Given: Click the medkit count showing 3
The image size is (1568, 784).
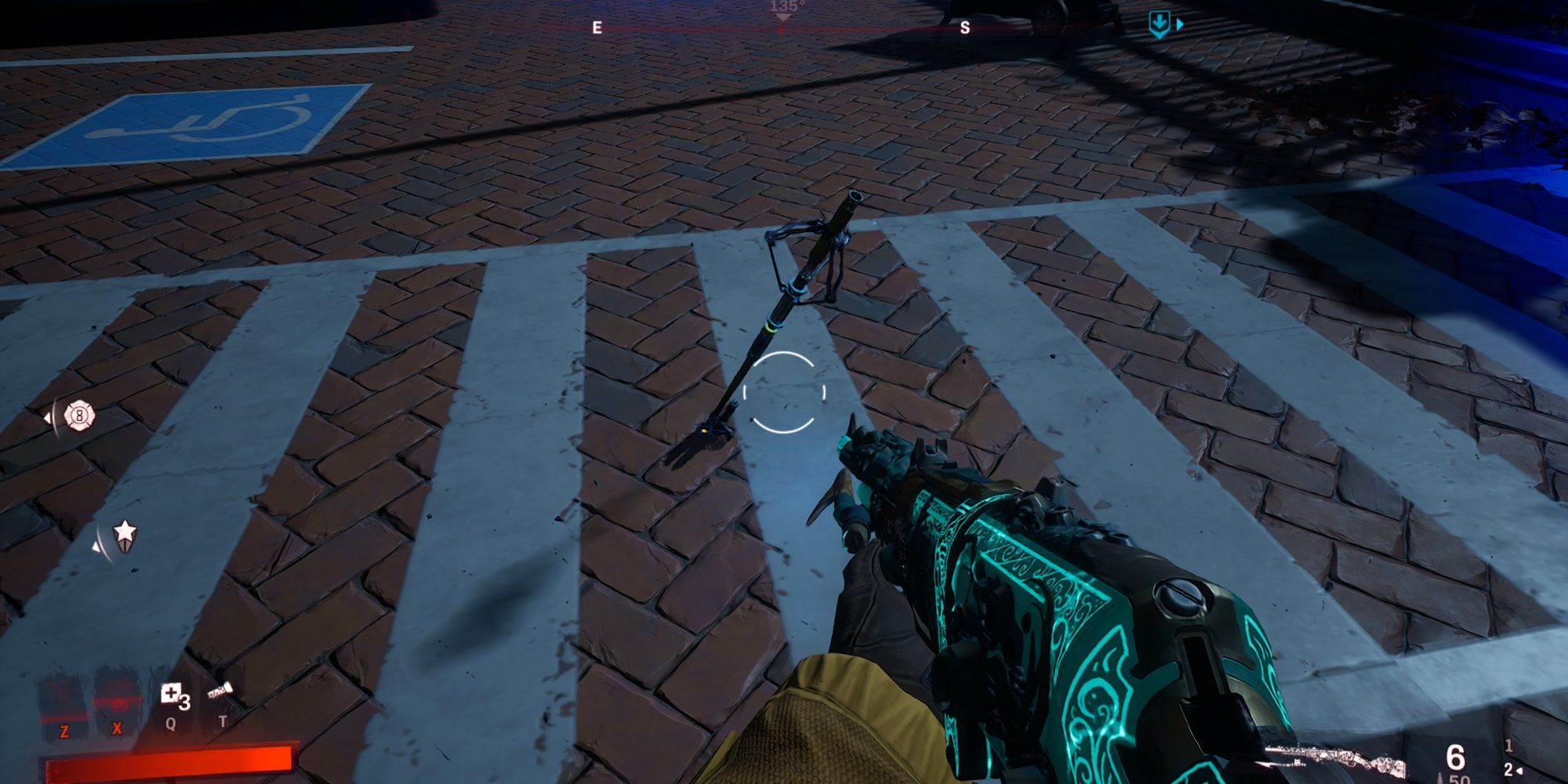Looking at the screenshot, I should coord(185,702).
